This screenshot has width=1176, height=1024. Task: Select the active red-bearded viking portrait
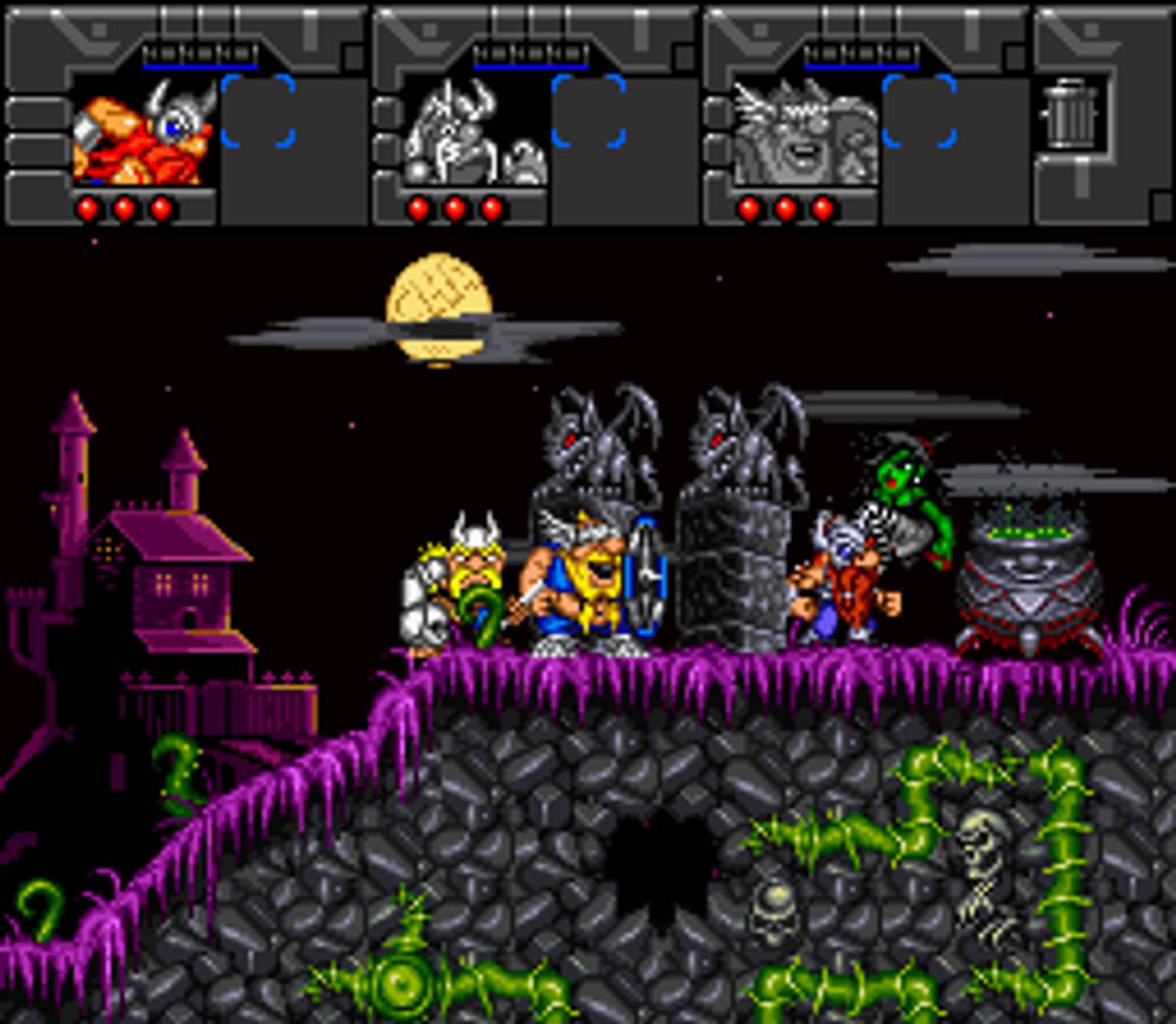point(144,132)
